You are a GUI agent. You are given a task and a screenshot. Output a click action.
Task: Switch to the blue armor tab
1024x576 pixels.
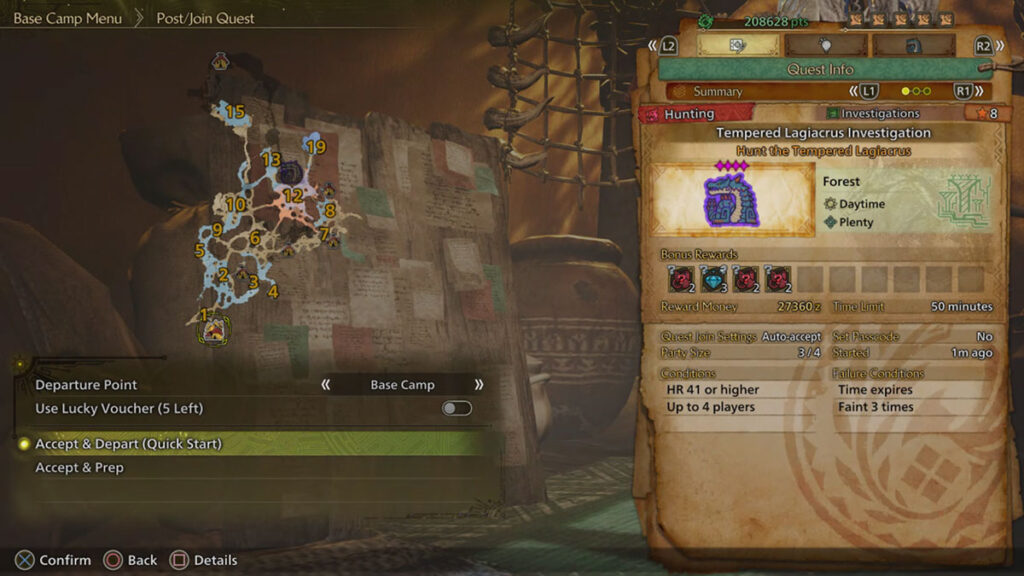tap(912, 45)
